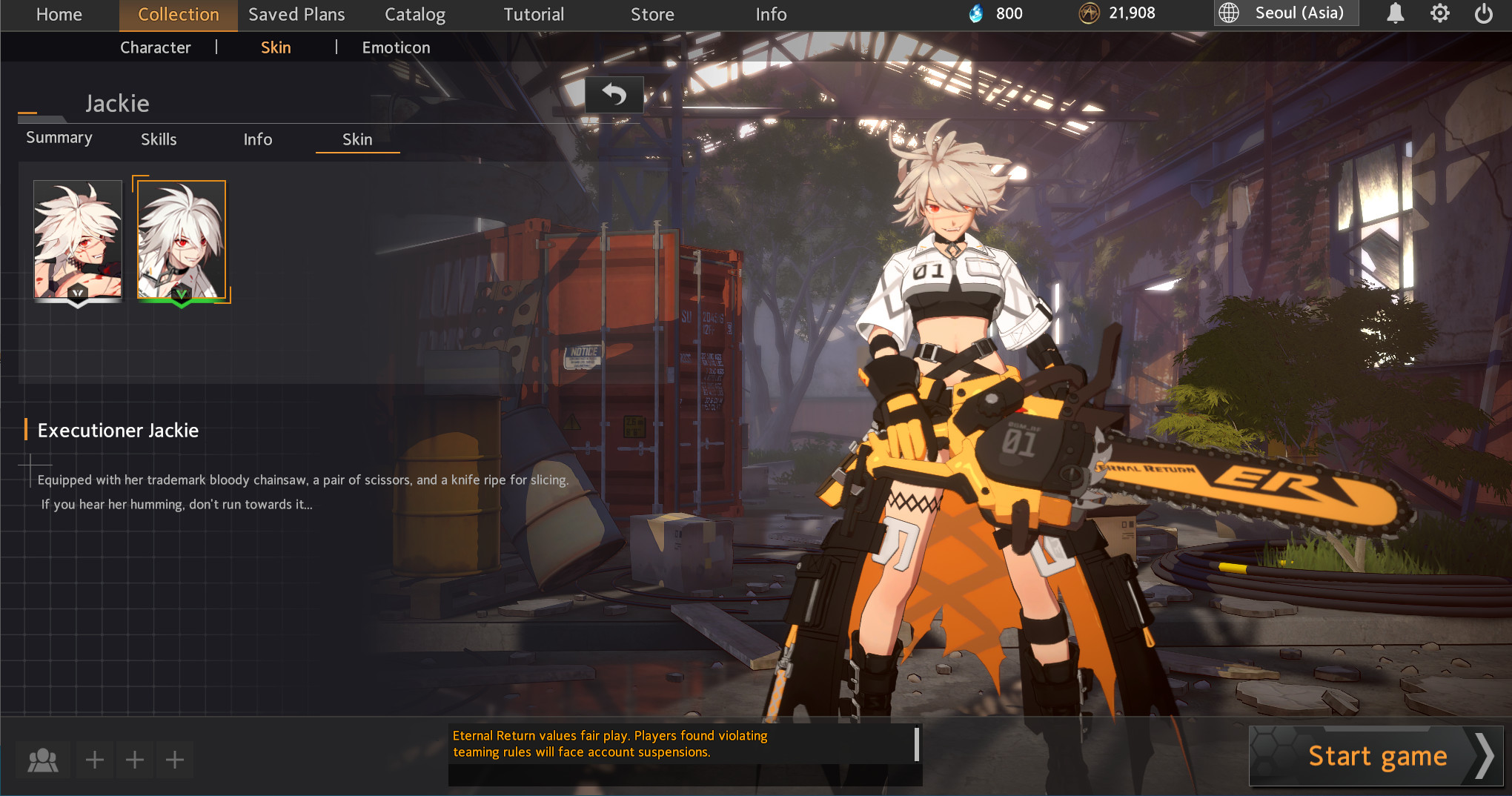The image size is (1512, 796).
Task: Open Jackie's Skills tab
Action: click(x=159, y=139)
